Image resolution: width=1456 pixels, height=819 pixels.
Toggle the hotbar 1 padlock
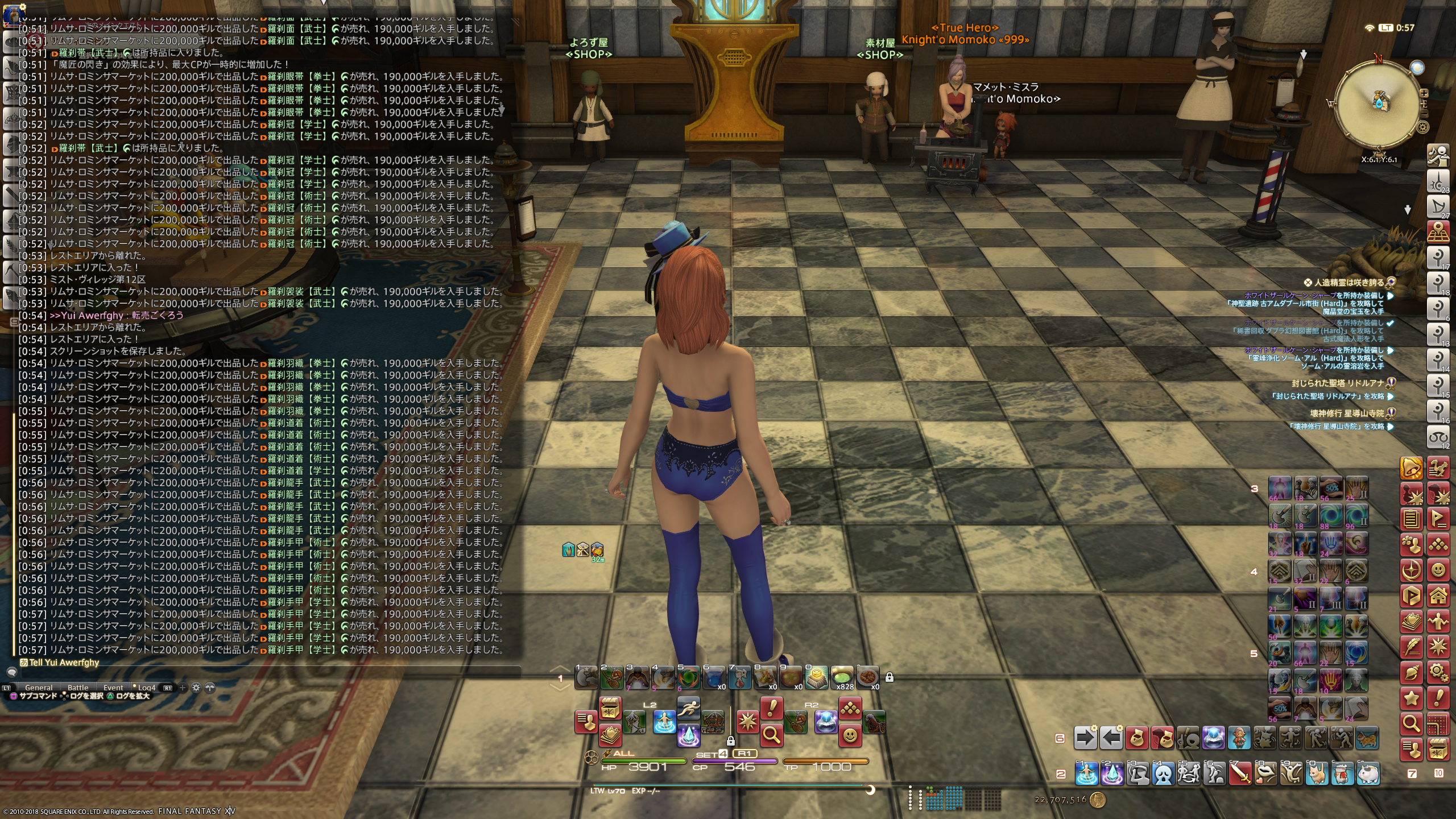(x=890, y=677)
